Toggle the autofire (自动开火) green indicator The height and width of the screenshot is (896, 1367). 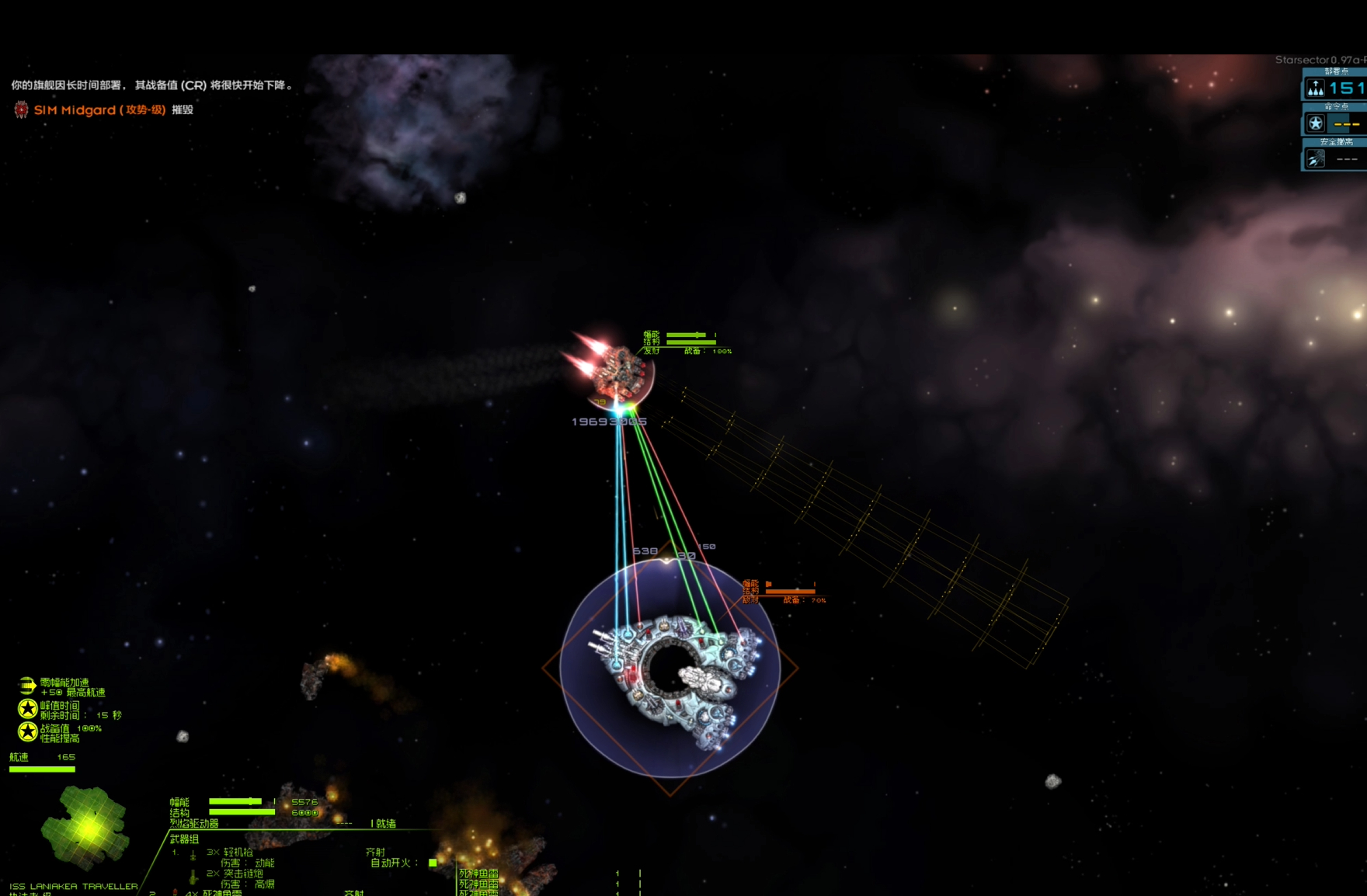433,863
